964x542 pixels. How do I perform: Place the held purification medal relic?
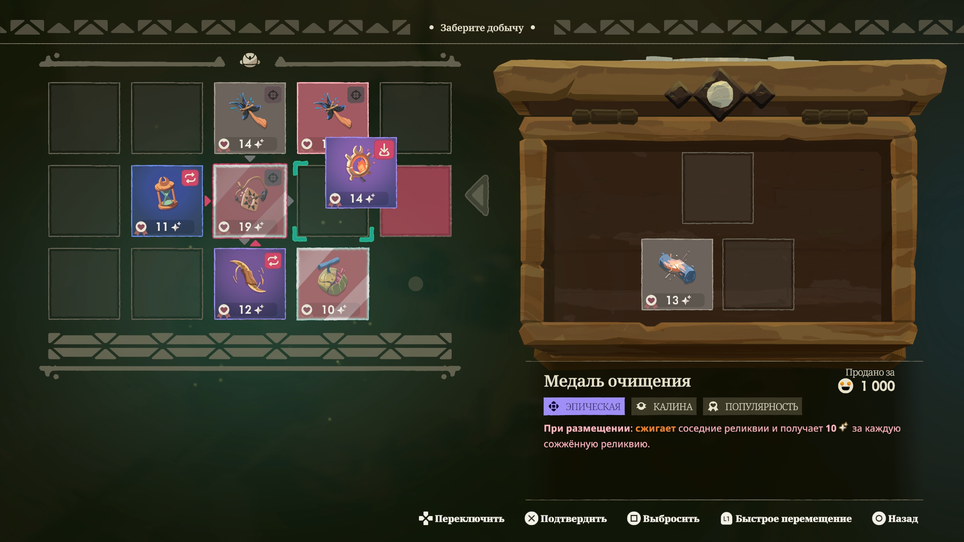click(360, 172)
